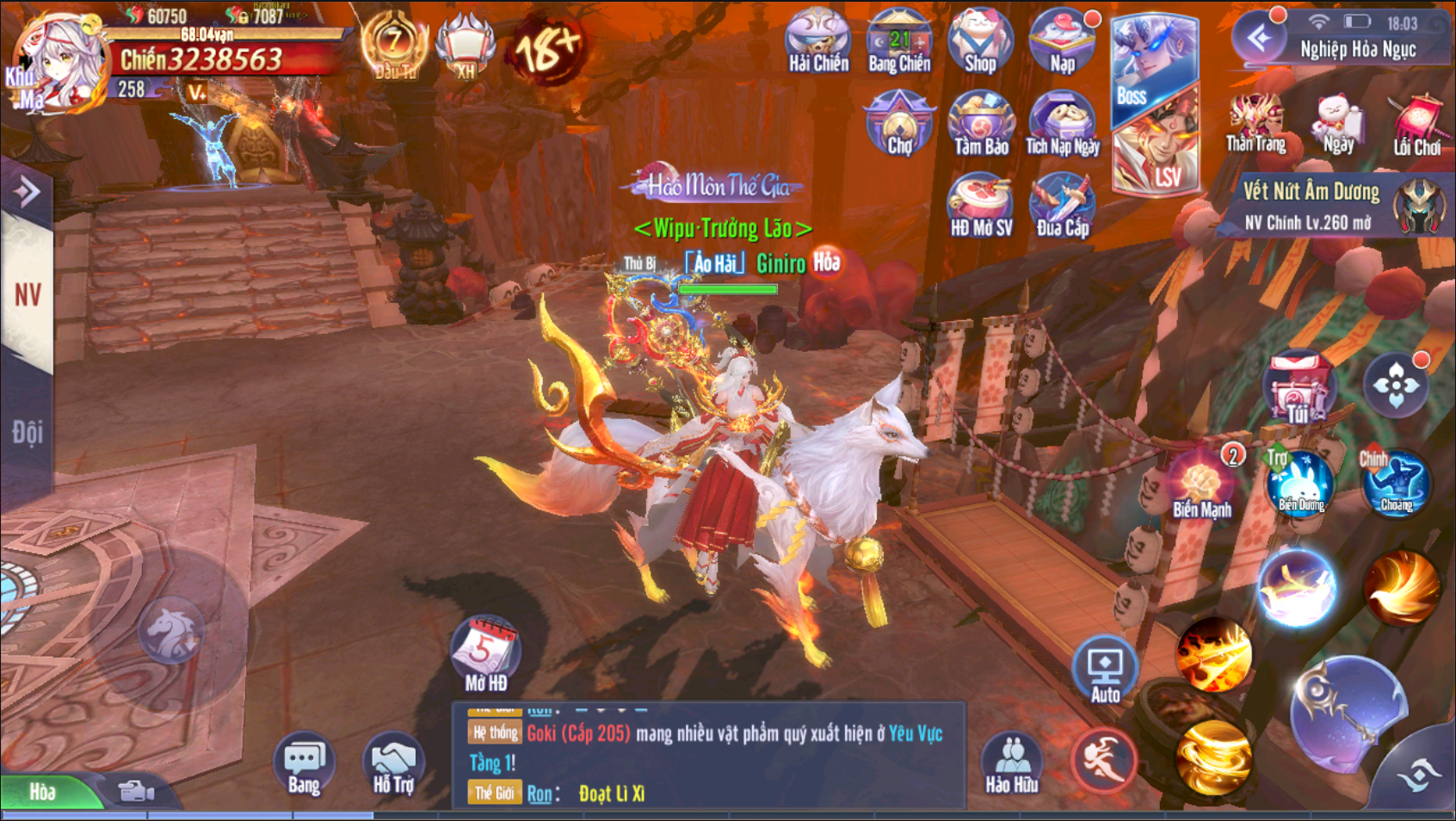Toggle Auto combat mode

[1105, 670]
